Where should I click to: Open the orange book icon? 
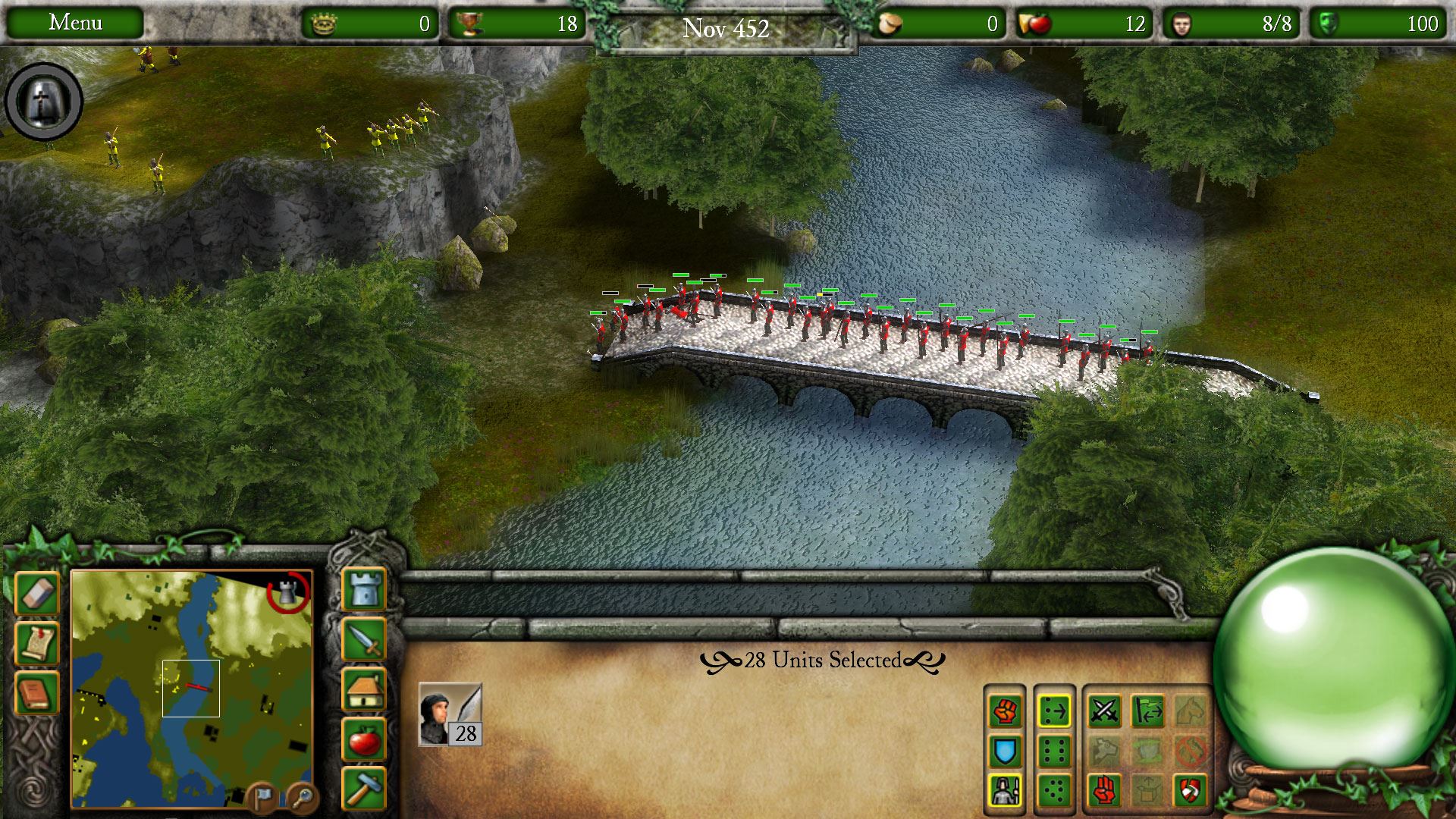(x=36, y=693)
